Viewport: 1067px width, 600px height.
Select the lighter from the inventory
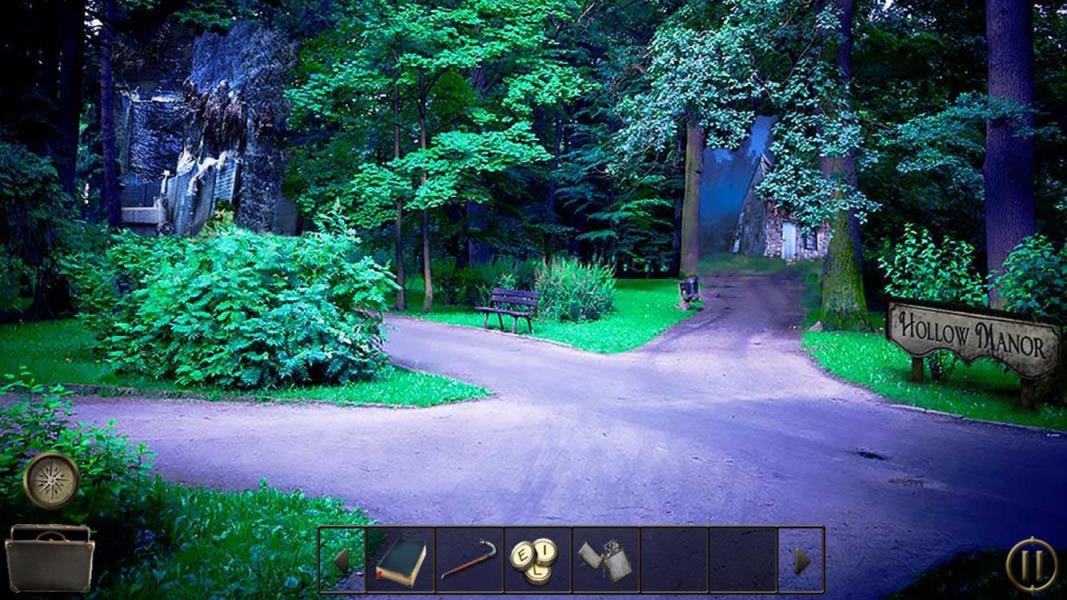[x=605, y=561]
